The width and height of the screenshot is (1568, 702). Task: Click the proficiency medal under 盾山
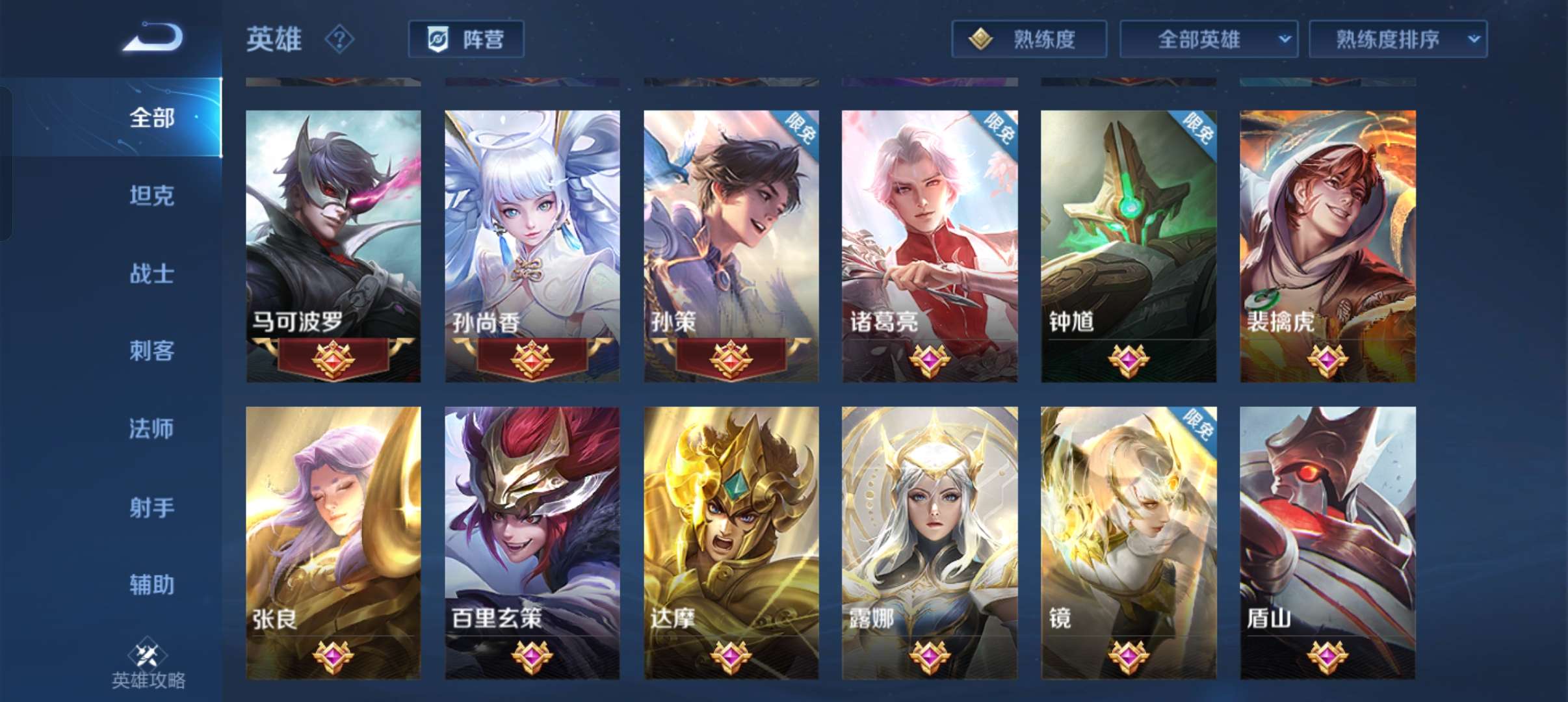pos(1326,656)
